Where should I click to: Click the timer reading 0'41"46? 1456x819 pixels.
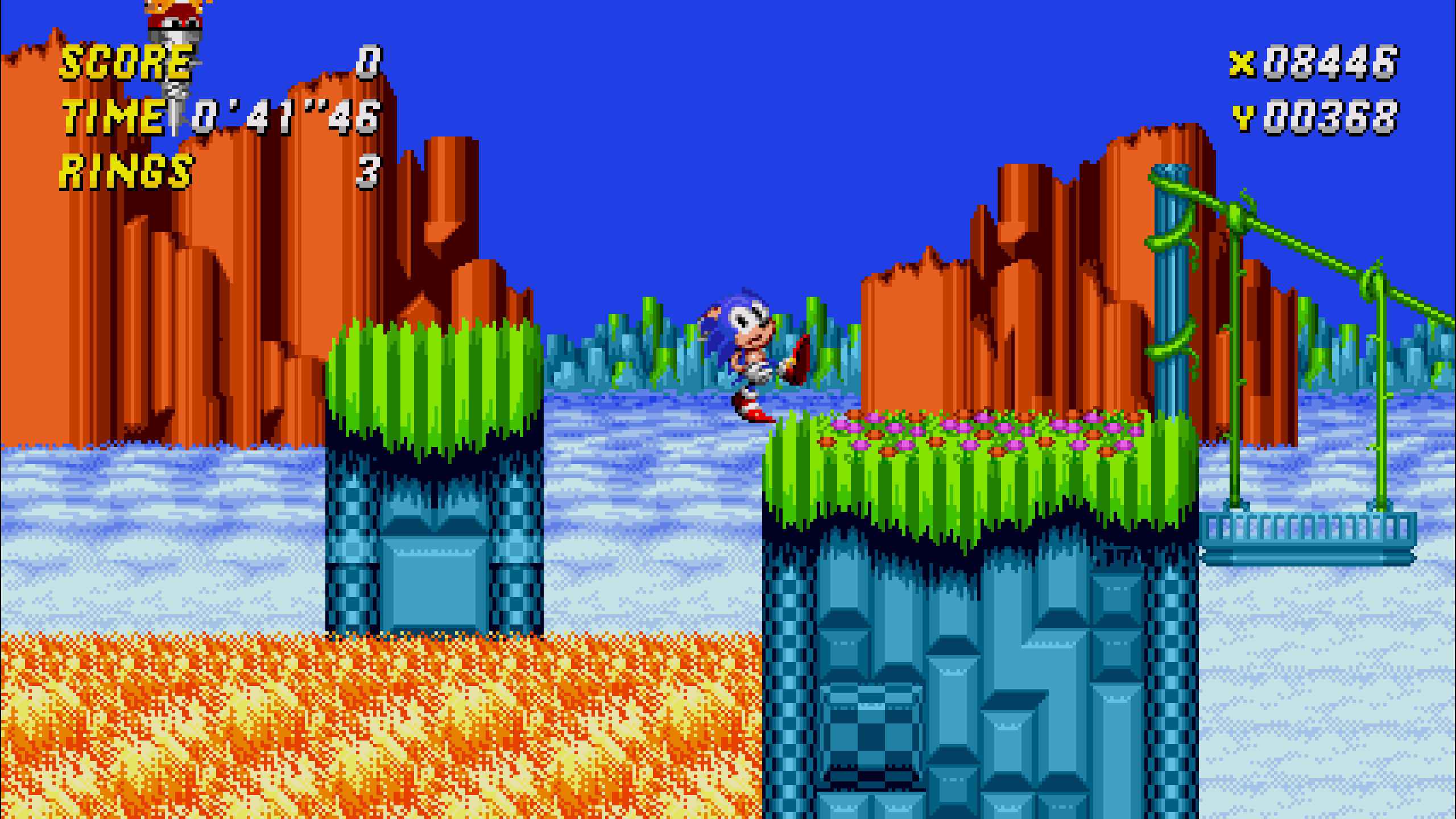[282, 117]
